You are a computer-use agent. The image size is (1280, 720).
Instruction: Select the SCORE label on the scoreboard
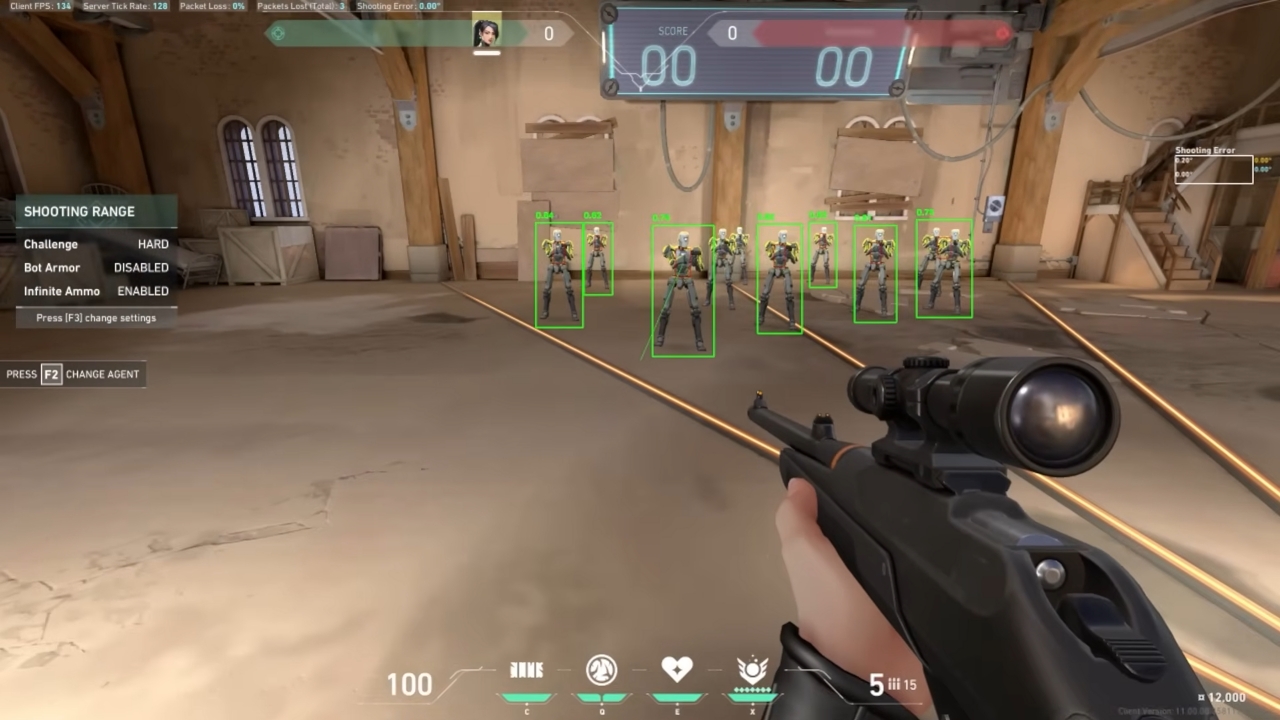[x=672, y=31]
